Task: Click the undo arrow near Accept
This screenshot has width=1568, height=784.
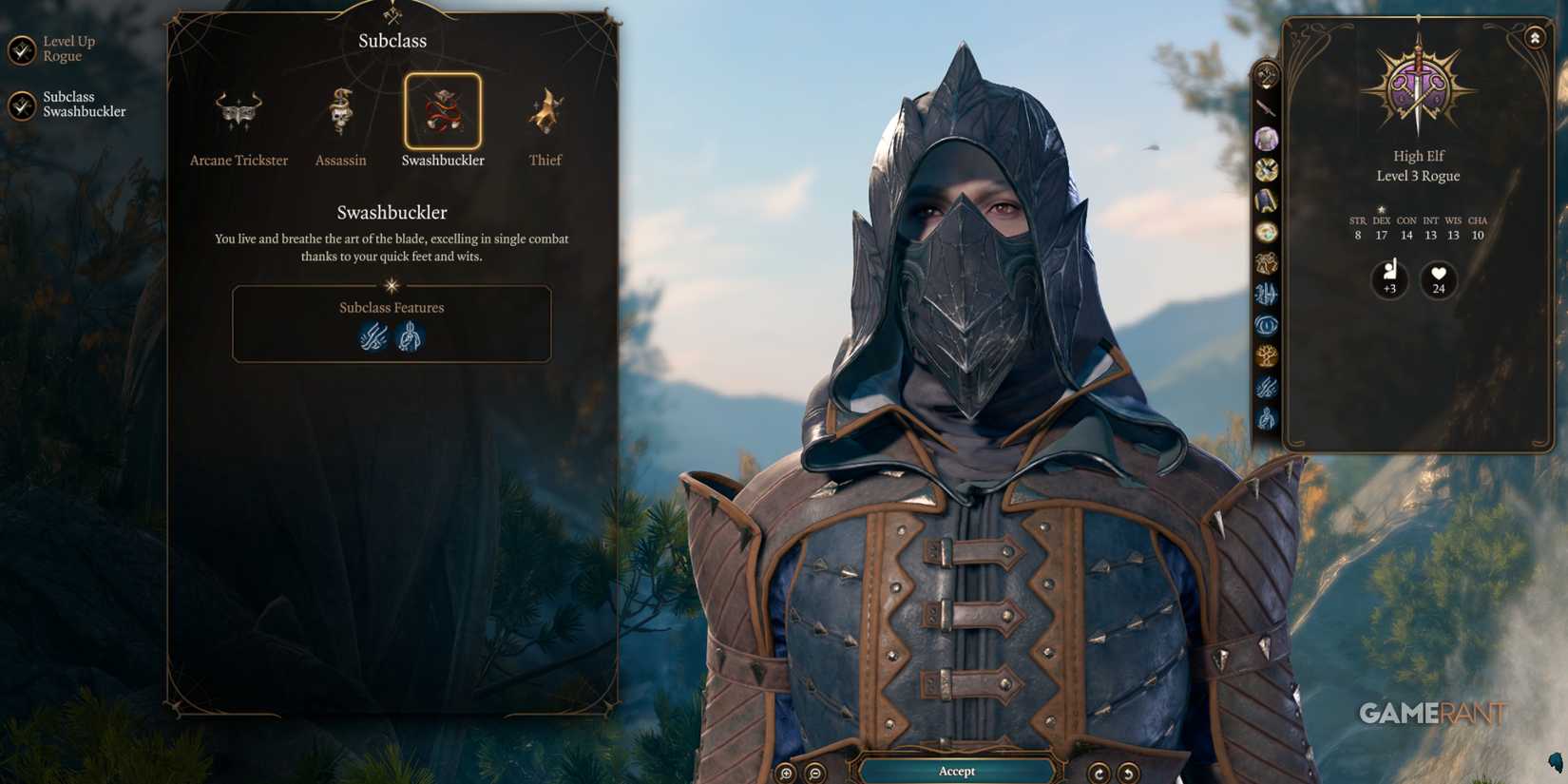Action: coord(1129,772)
